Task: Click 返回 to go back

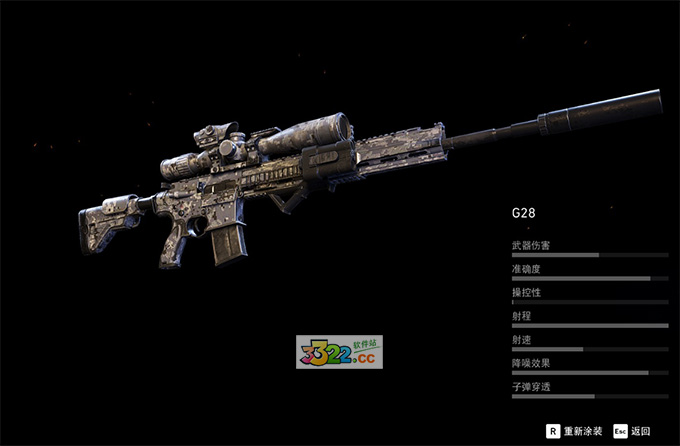Action: [x=633, y=431]
